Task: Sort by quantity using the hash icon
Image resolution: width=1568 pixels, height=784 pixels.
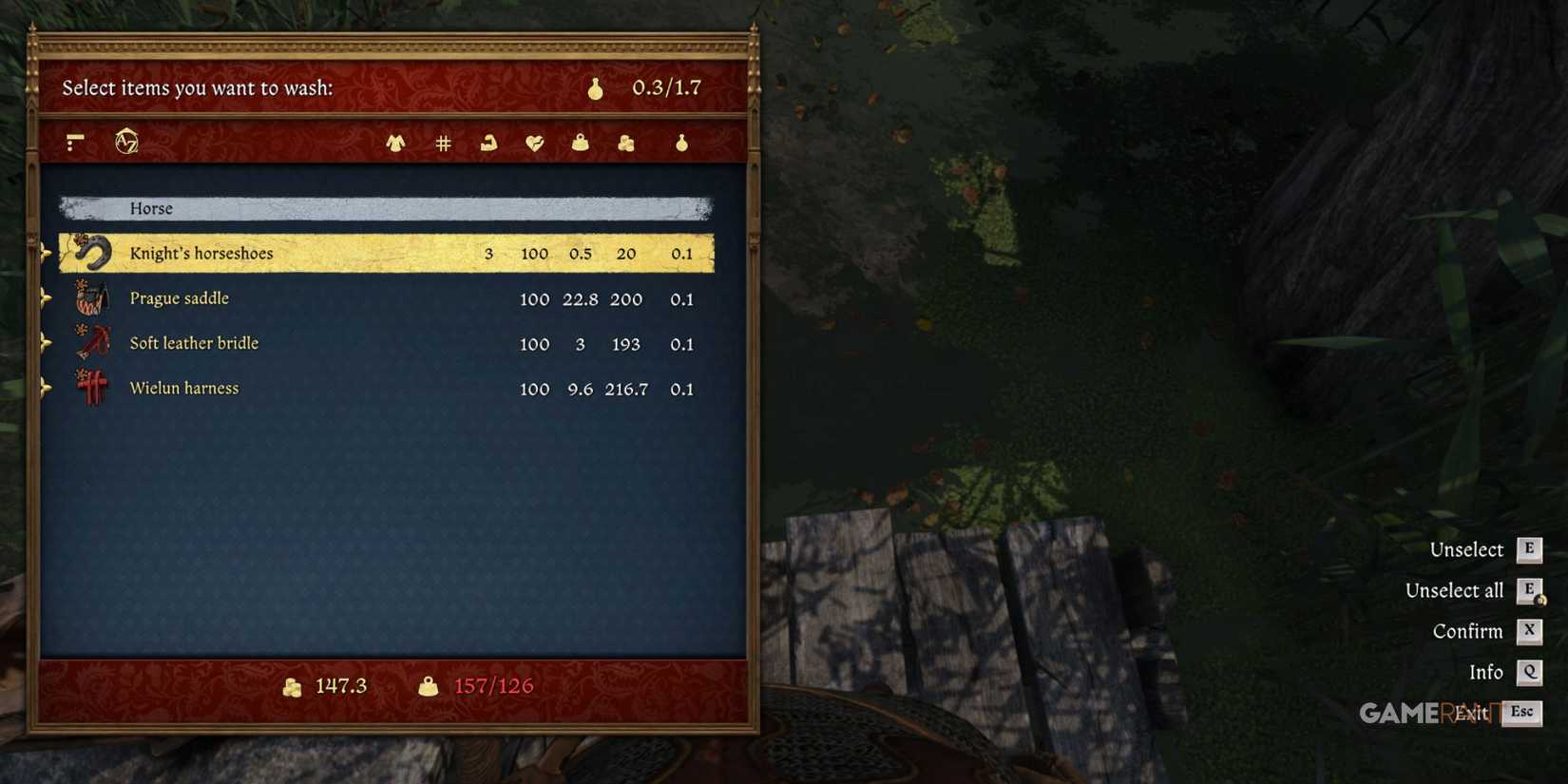Action: click(442, 143)
